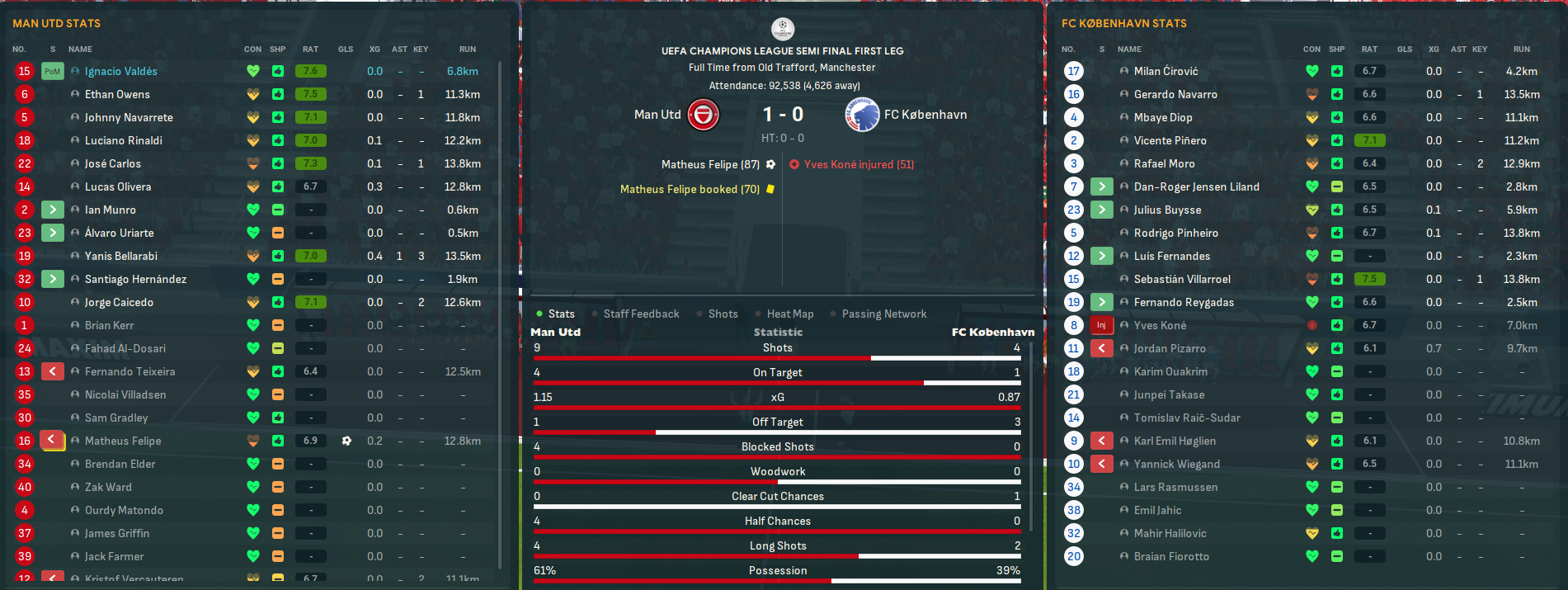1568x590 pixels.
Task: Switch to the Heat Map view
Action: point(789,314)
